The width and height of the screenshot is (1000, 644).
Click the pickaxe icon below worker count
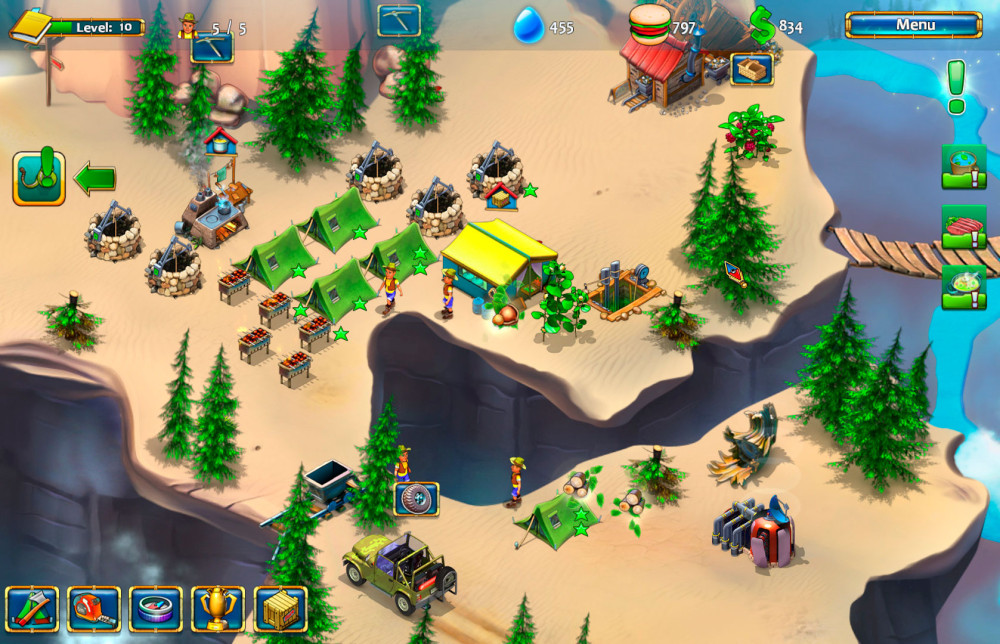click(x=212, y=47)
